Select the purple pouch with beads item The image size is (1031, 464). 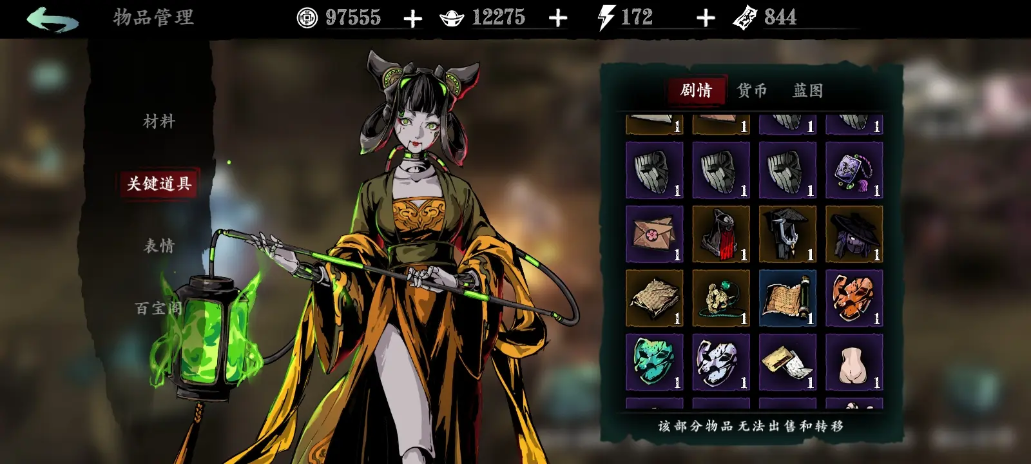pos(853,170)
